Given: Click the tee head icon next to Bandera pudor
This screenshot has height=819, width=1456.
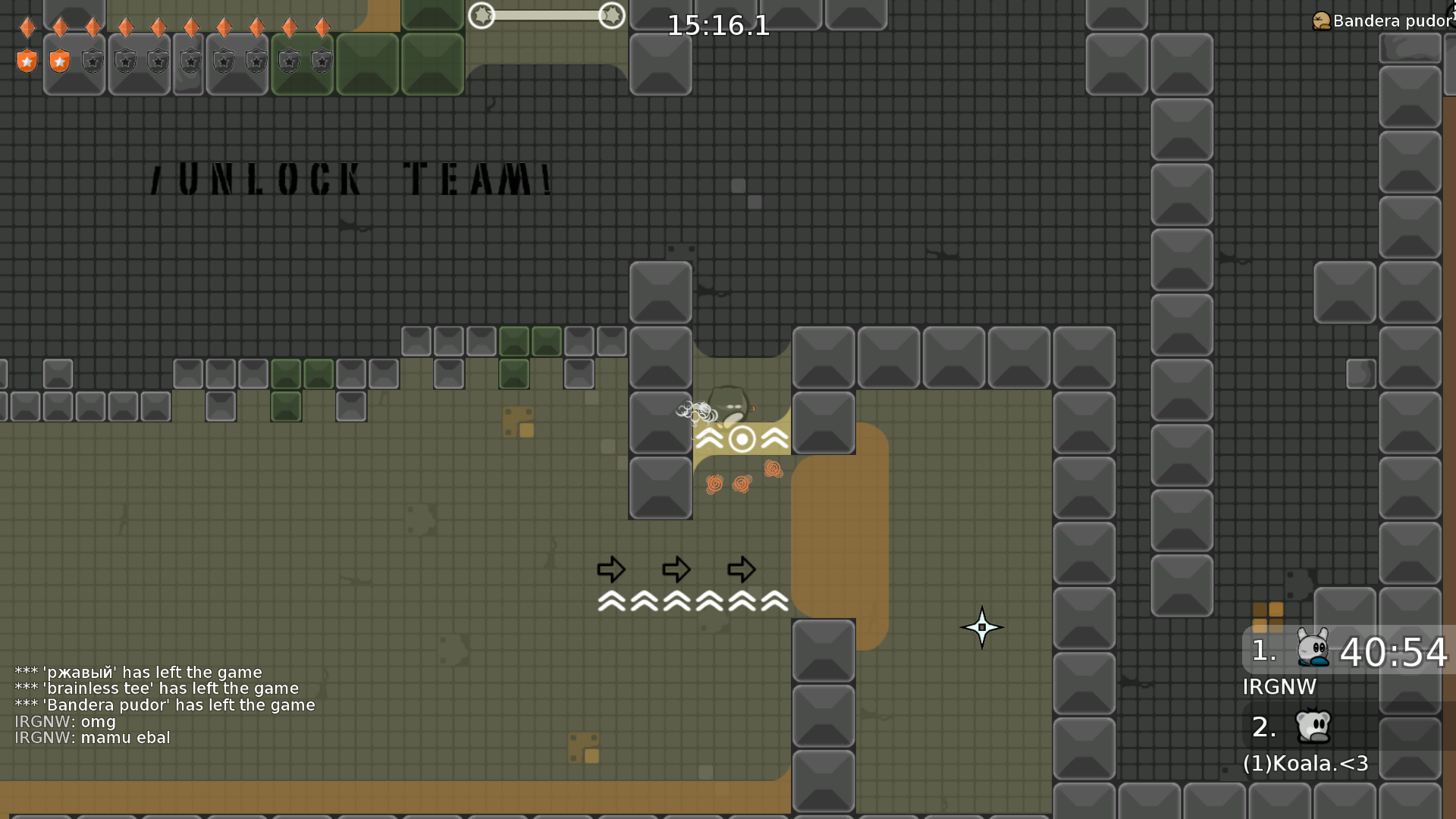Looking at the screenshot, I should coord(1320,20).
